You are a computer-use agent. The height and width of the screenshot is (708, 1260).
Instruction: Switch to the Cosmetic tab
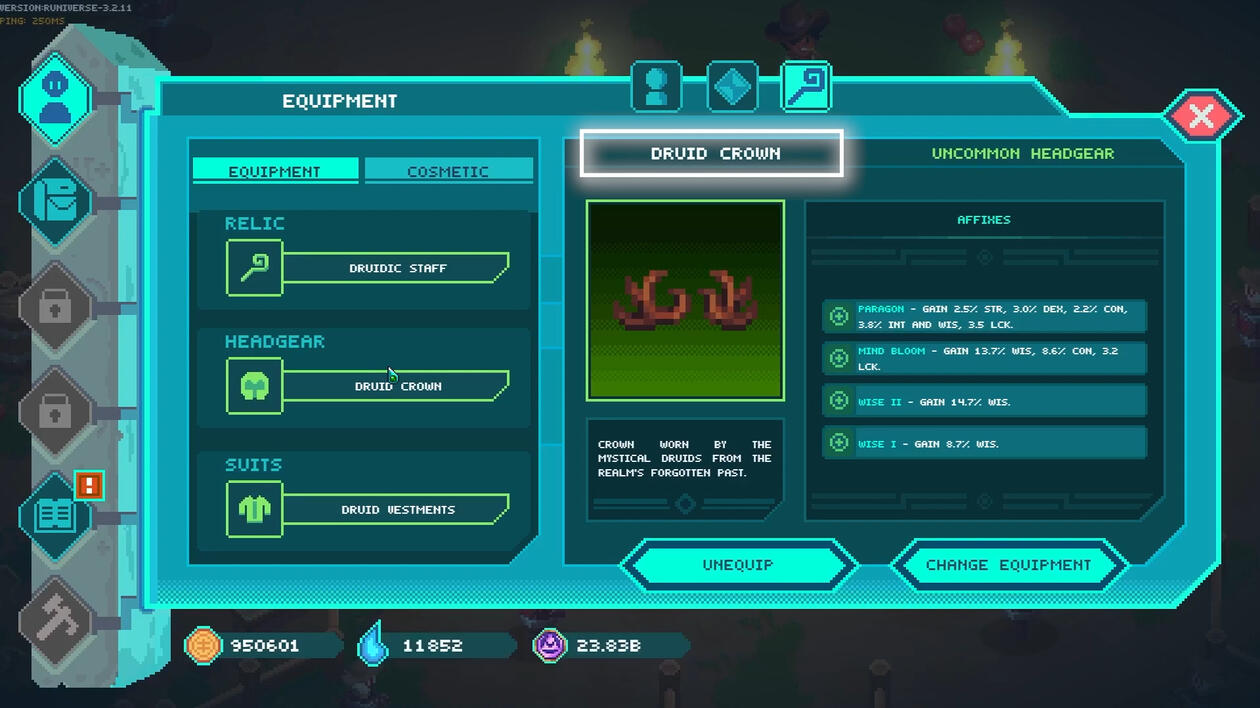(448, 171)
